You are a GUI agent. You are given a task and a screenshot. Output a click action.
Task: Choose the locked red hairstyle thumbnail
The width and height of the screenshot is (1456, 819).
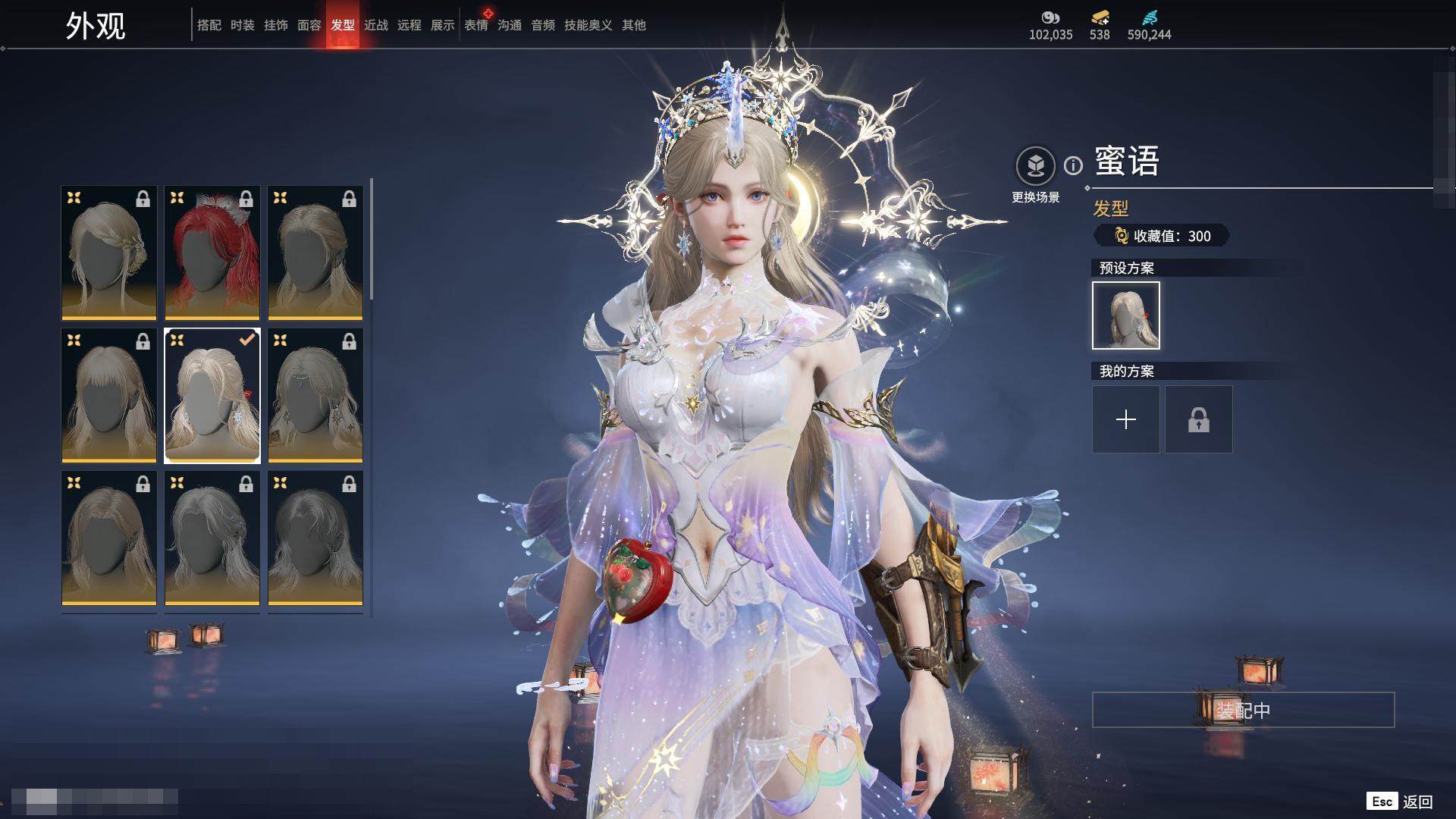click(x=212, y=253)
